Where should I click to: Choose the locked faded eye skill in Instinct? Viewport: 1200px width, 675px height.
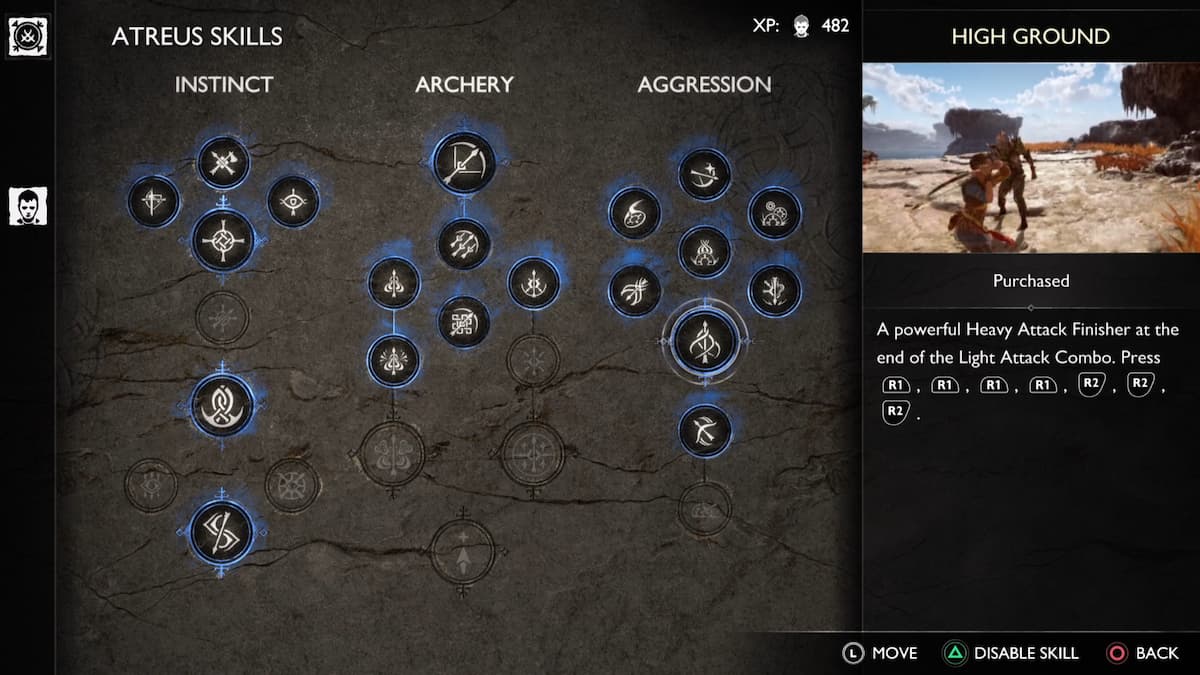(x=151, y=485)
